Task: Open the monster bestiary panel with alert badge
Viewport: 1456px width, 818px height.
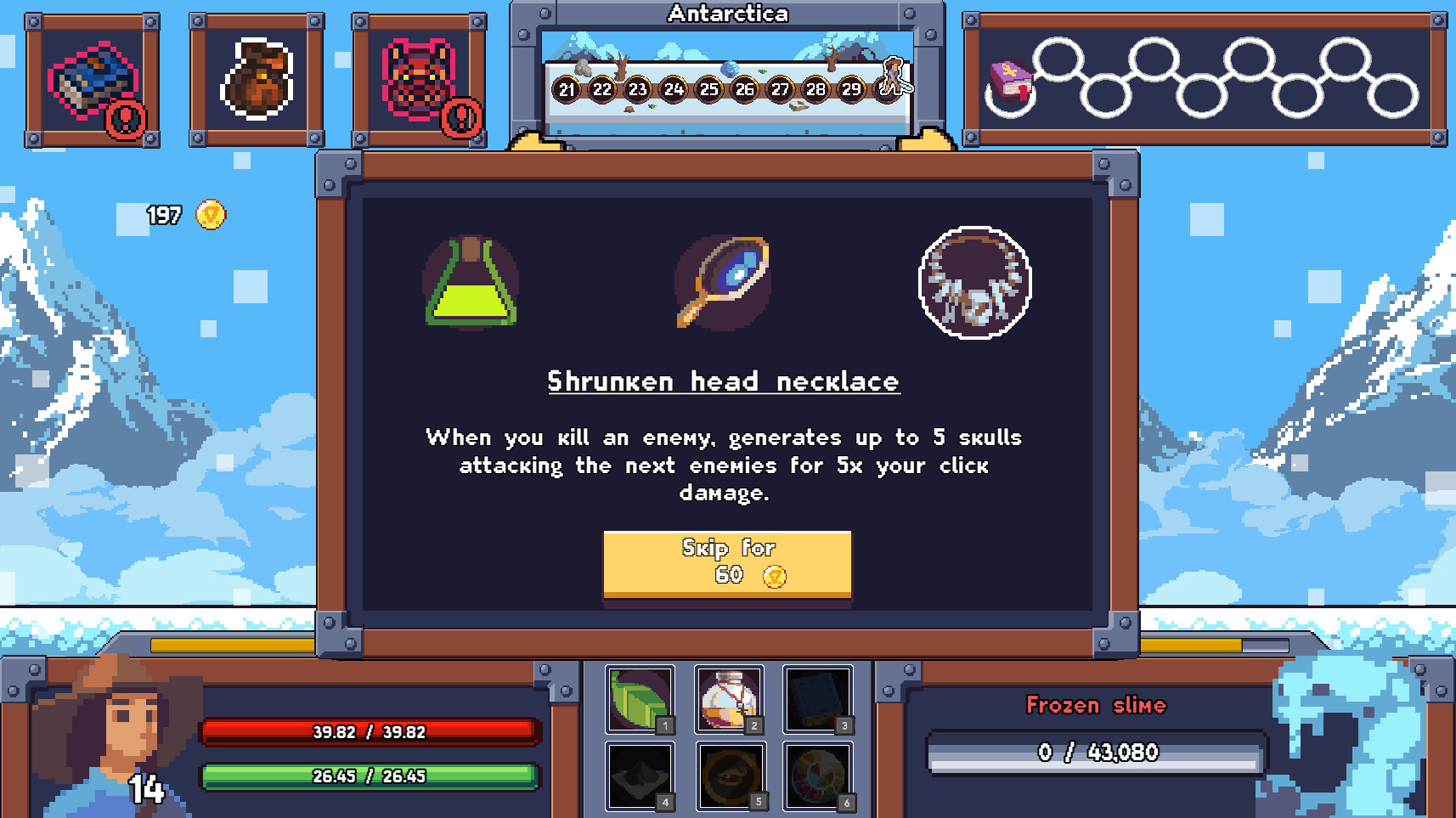Action: pyautogui.click(x=418, y=76)
